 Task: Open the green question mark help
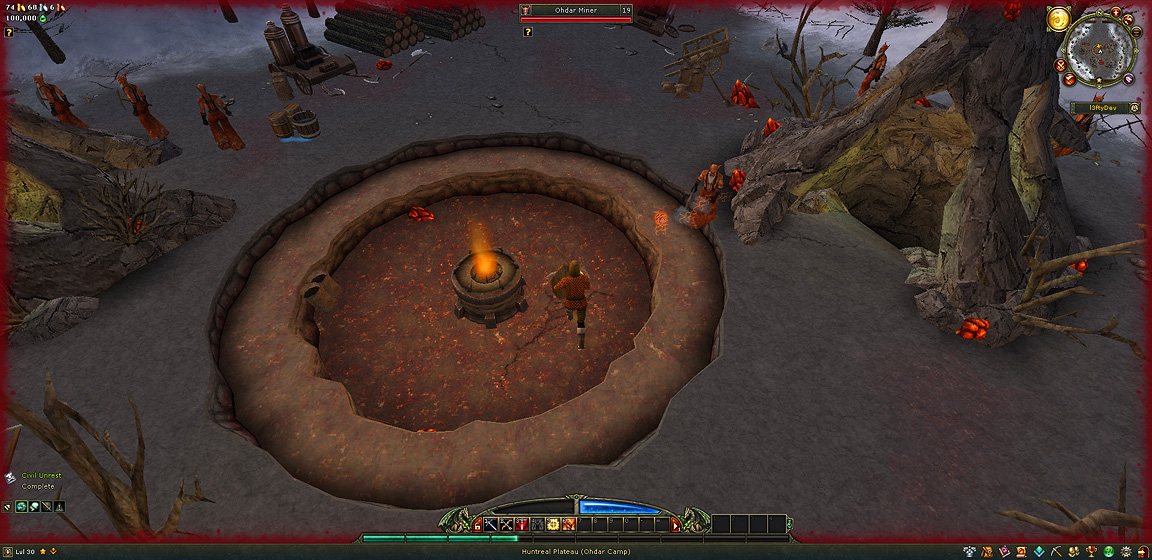tap(1109, 552)
